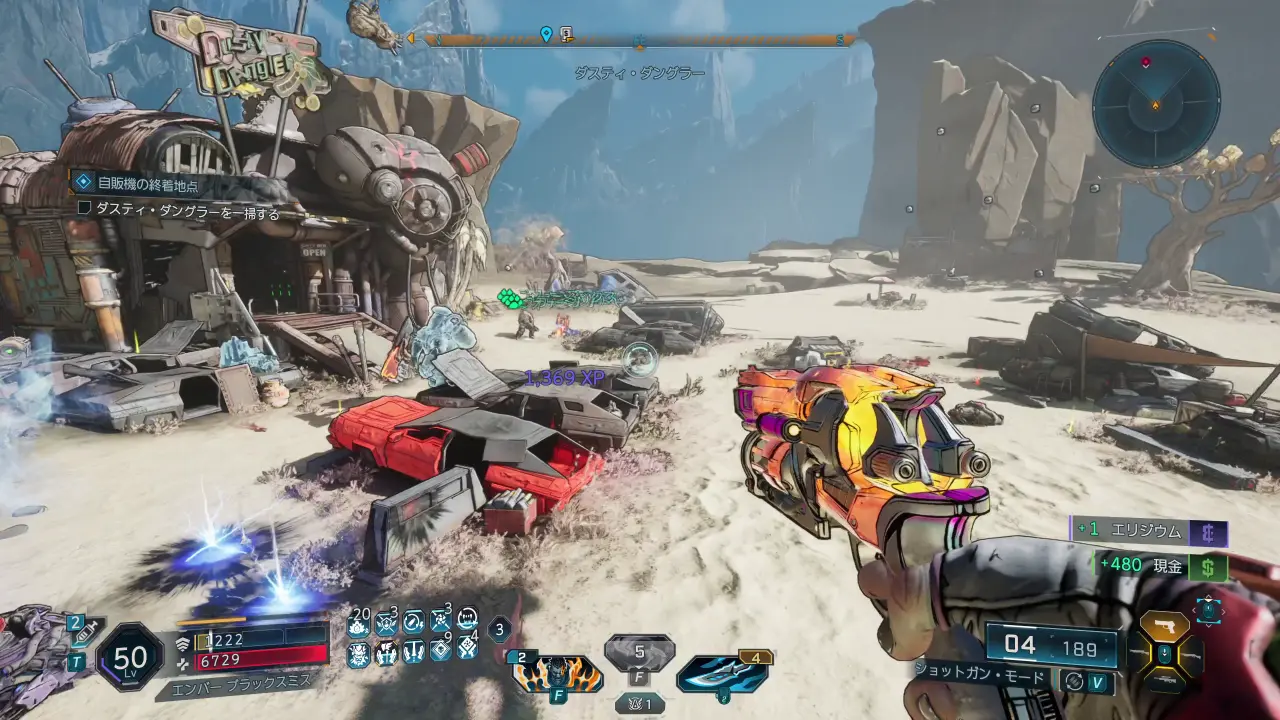Click the vending machine marker on compass
The height and width of the screenshot is (720, 1280).
(x=566, y=35)
